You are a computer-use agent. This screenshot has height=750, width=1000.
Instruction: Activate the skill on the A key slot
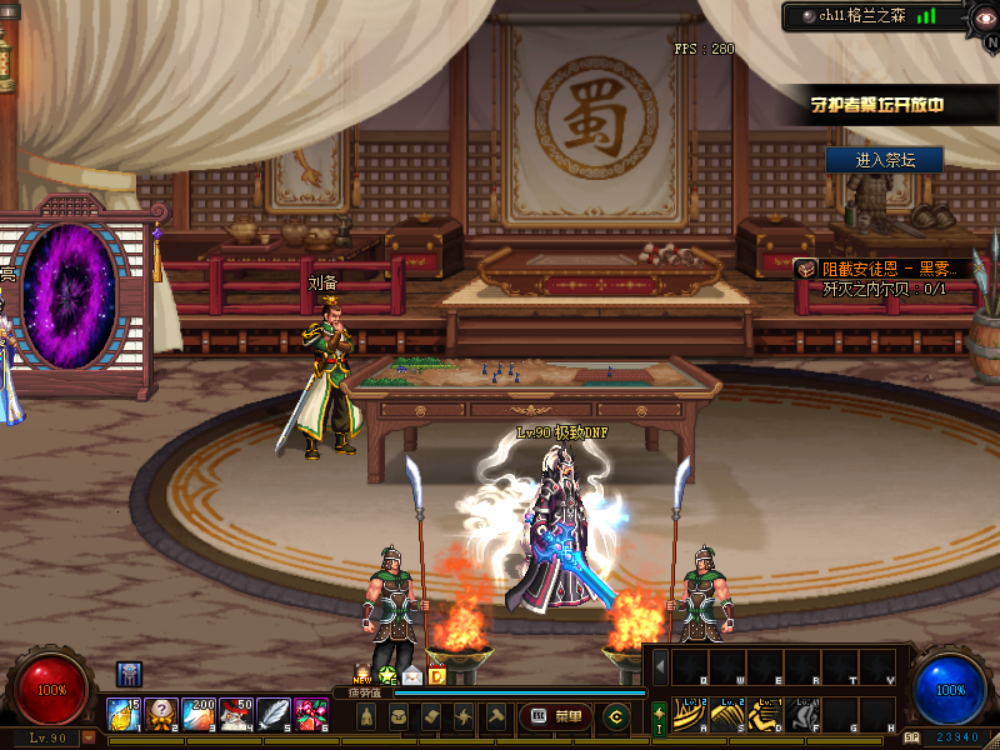point(689,714)
